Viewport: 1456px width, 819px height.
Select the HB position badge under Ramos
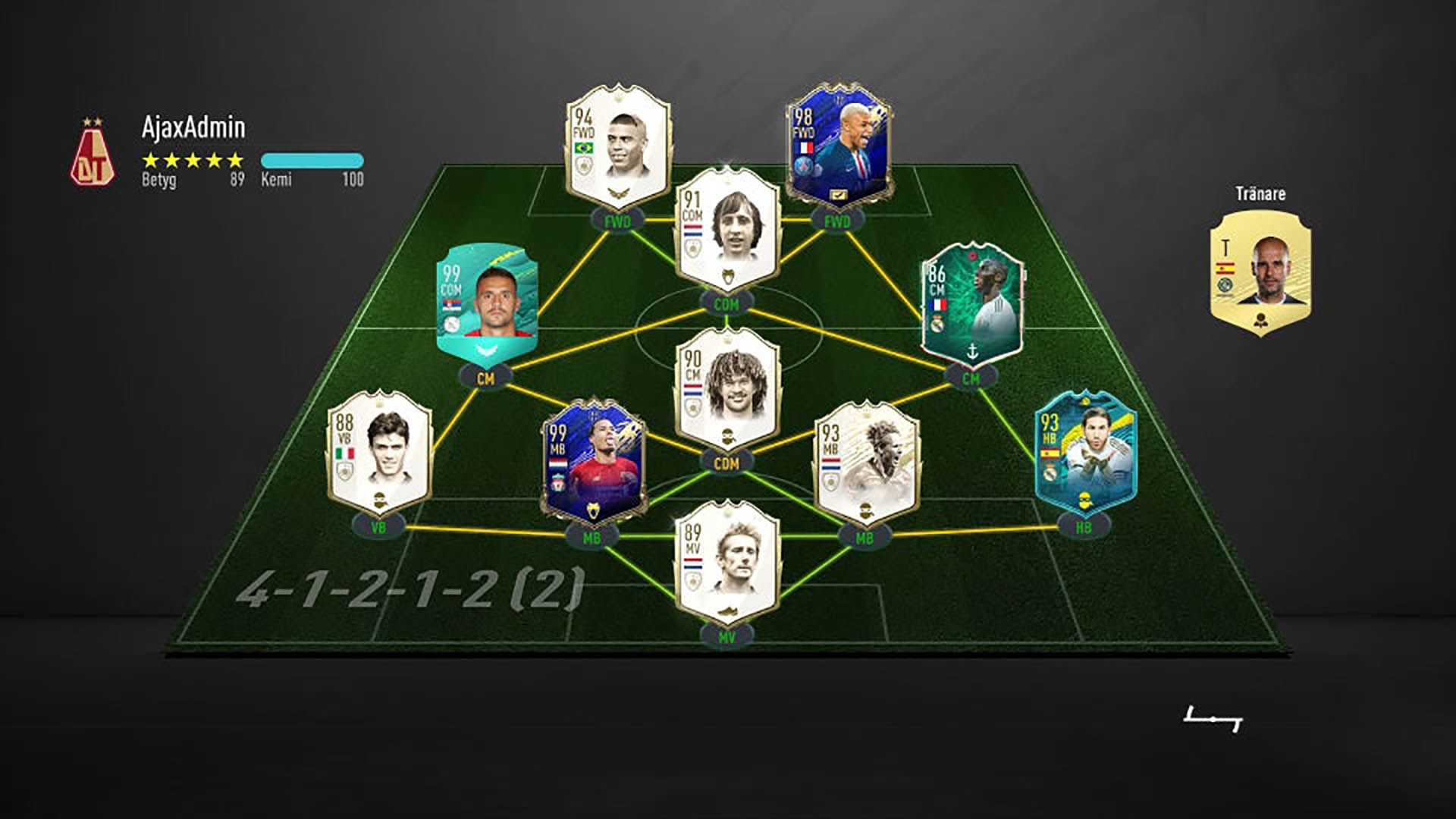(1086, 523)
